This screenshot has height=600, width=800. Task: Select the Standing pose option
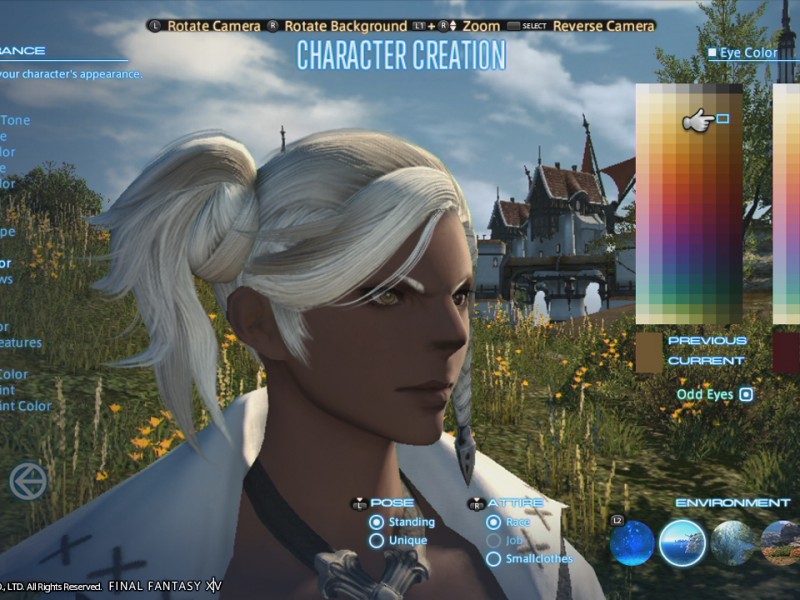pos(377,522)
